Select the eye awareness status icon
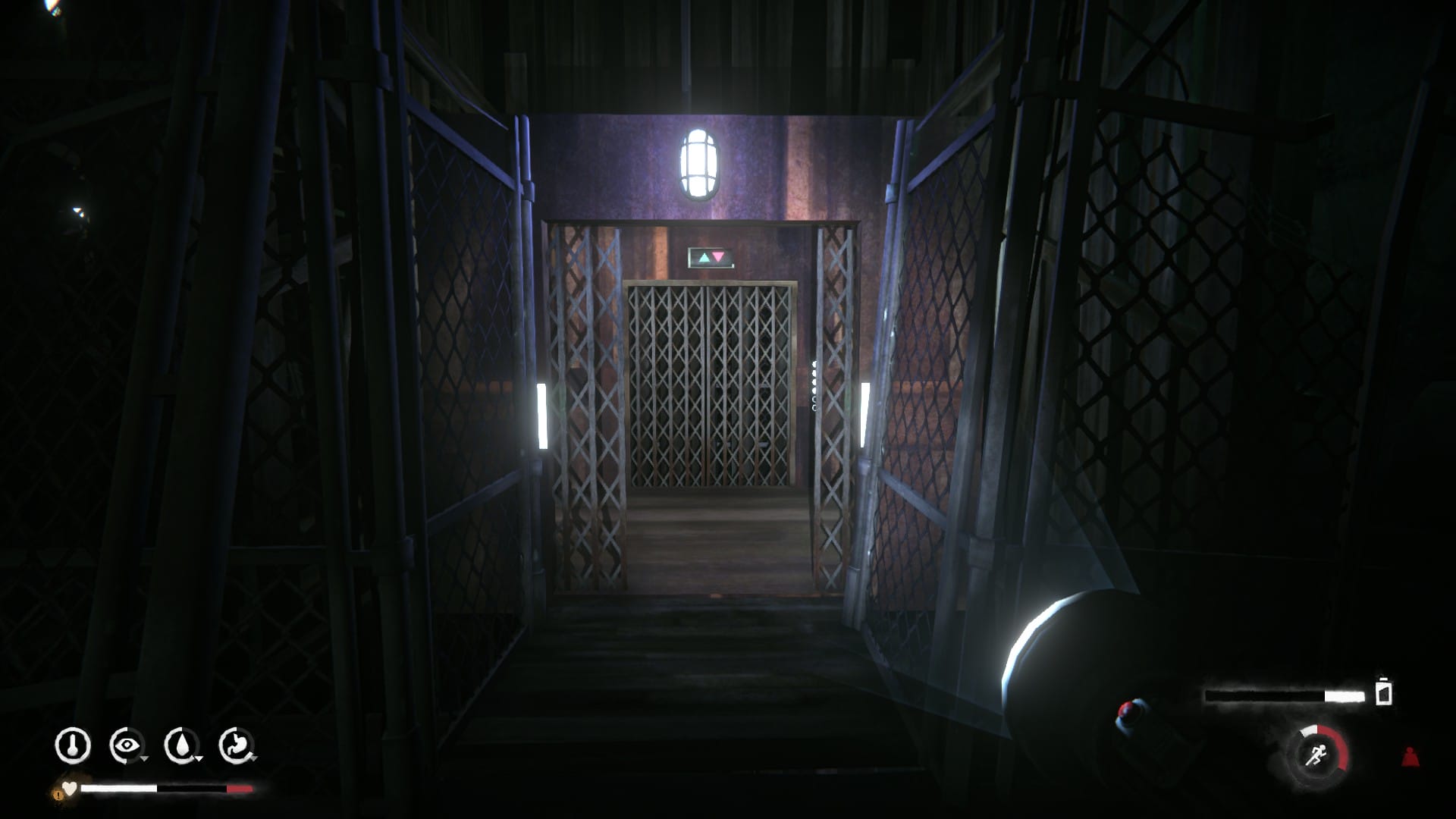Viewport: 1456px width, 819px height. [x=126, y=745]
